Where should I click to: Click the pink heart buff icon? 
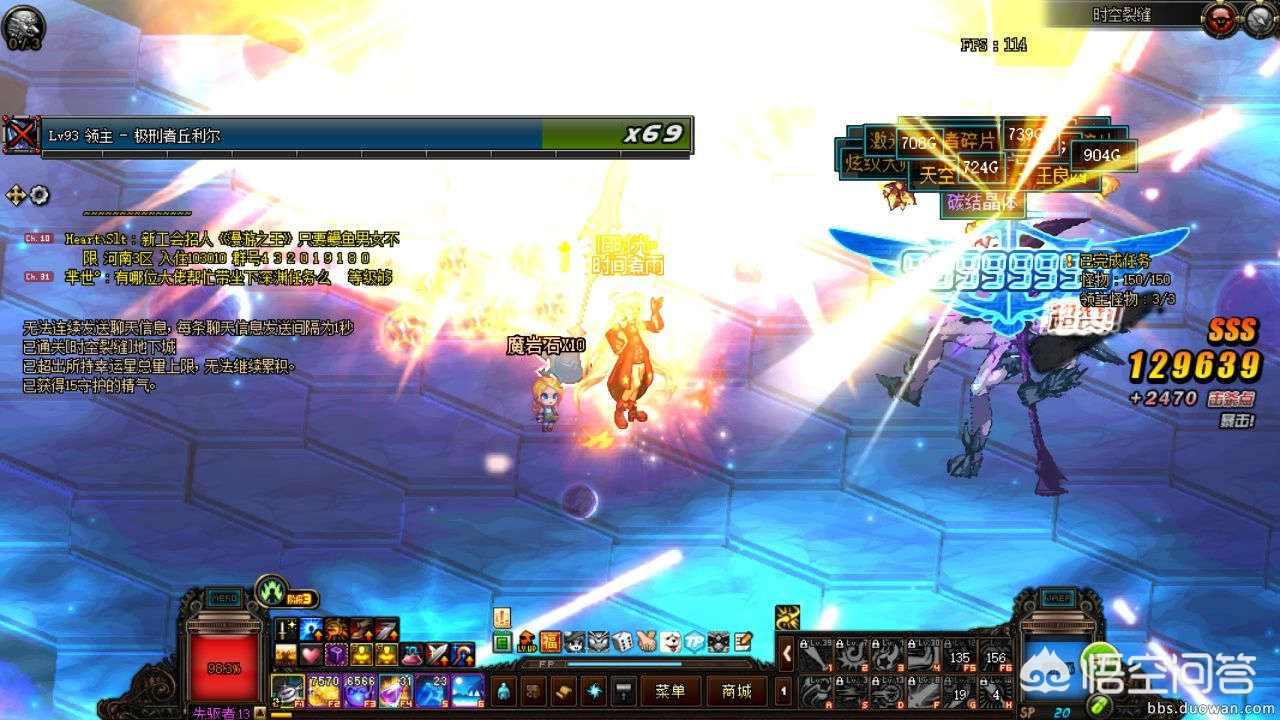310,654
